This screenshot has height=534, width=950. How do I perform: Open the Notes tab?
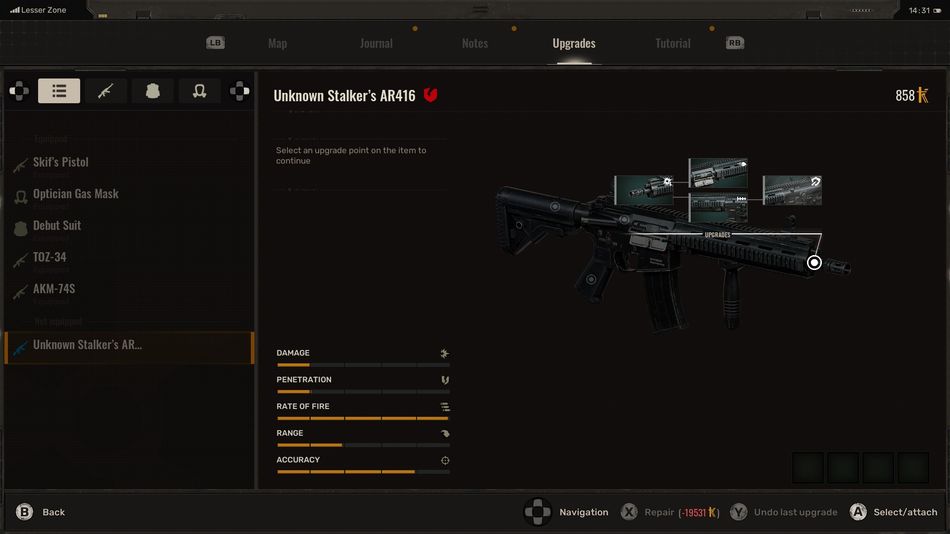point(475,43)
